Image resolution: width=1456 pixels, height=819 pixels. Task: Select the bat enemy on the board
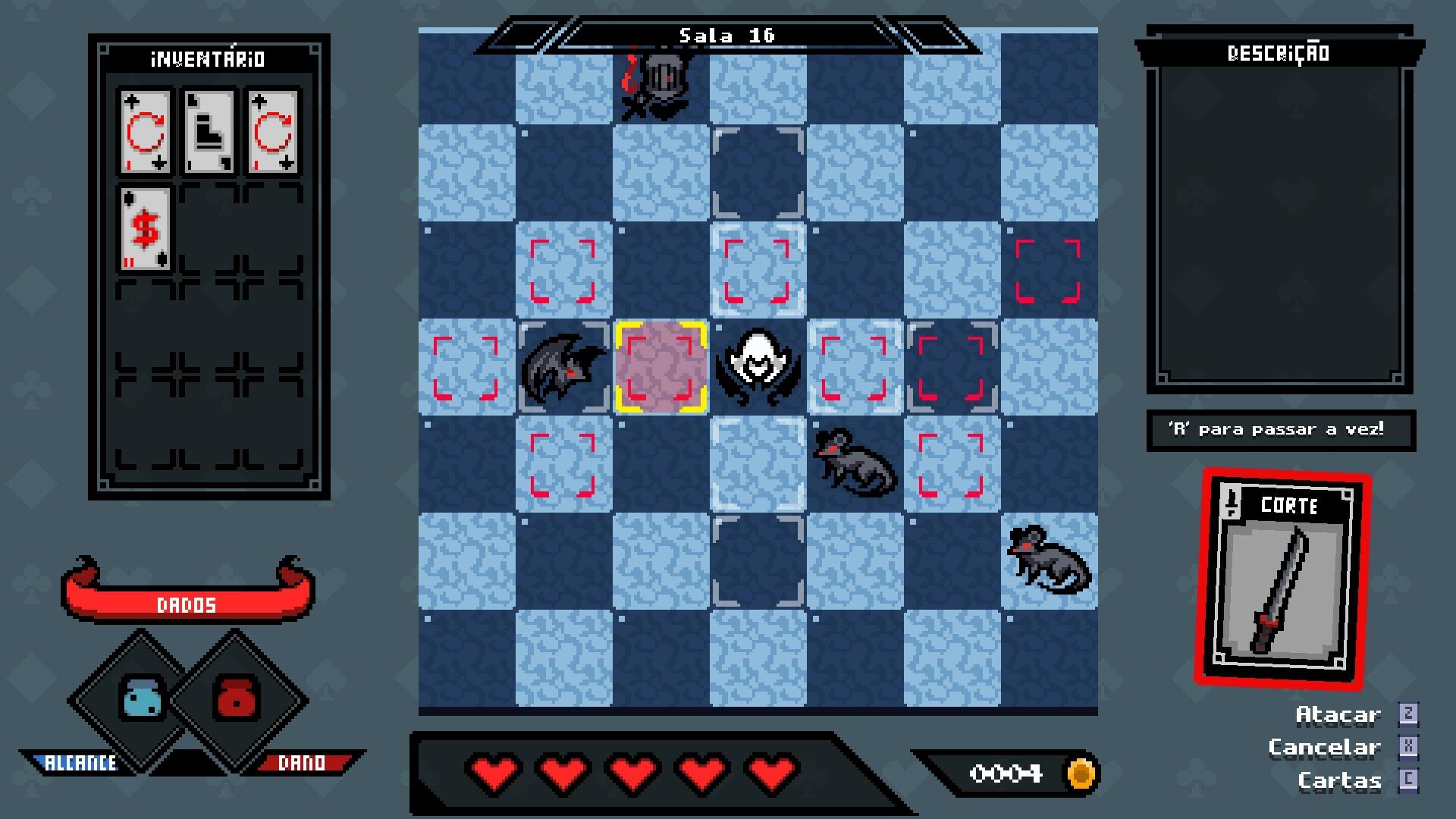(563, 366)
